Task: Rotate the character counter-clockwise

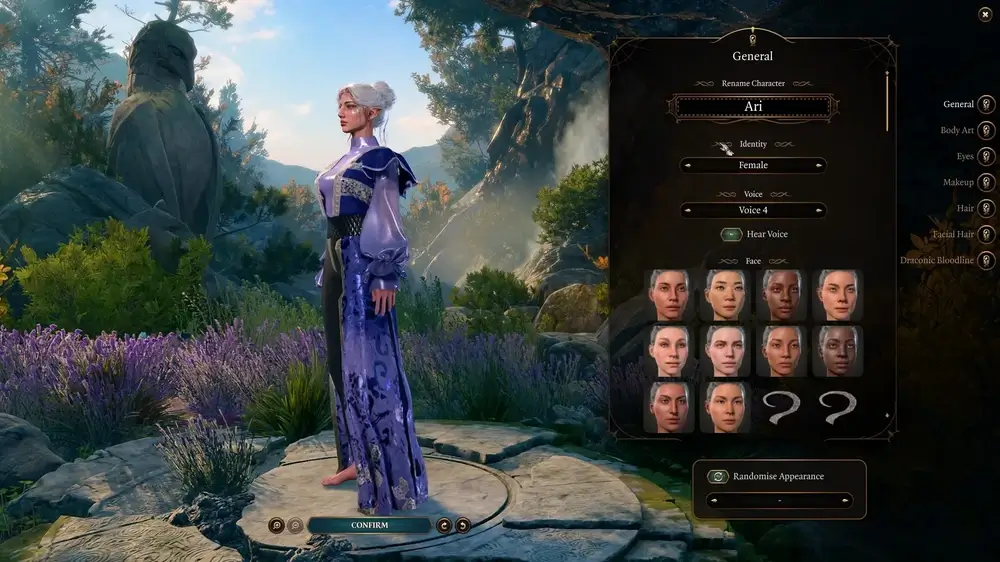Action: 462,525
